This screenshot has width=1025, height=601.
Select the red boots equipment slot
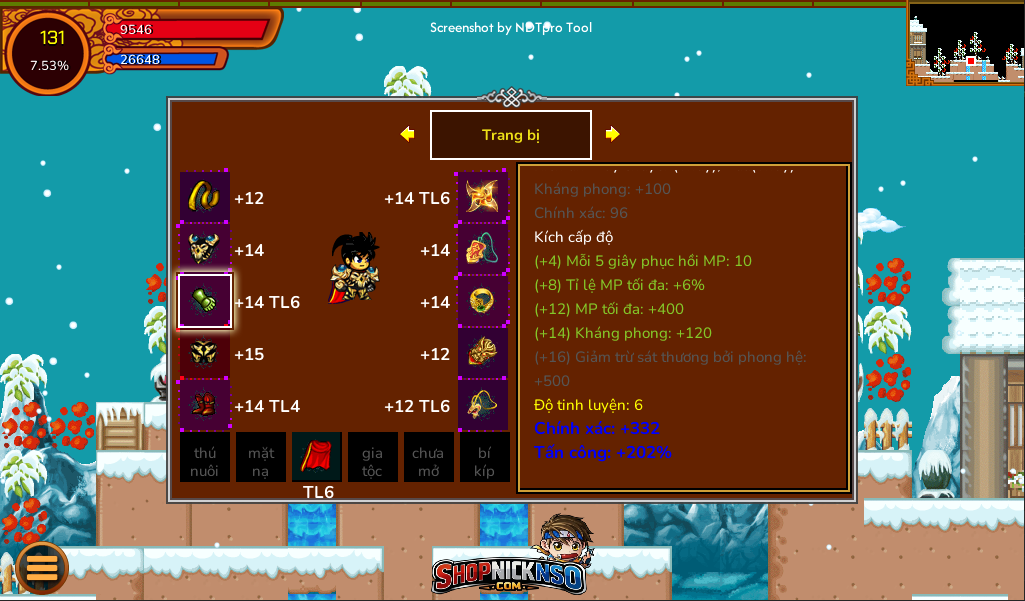pyautogui.click(x=205, y=405)
